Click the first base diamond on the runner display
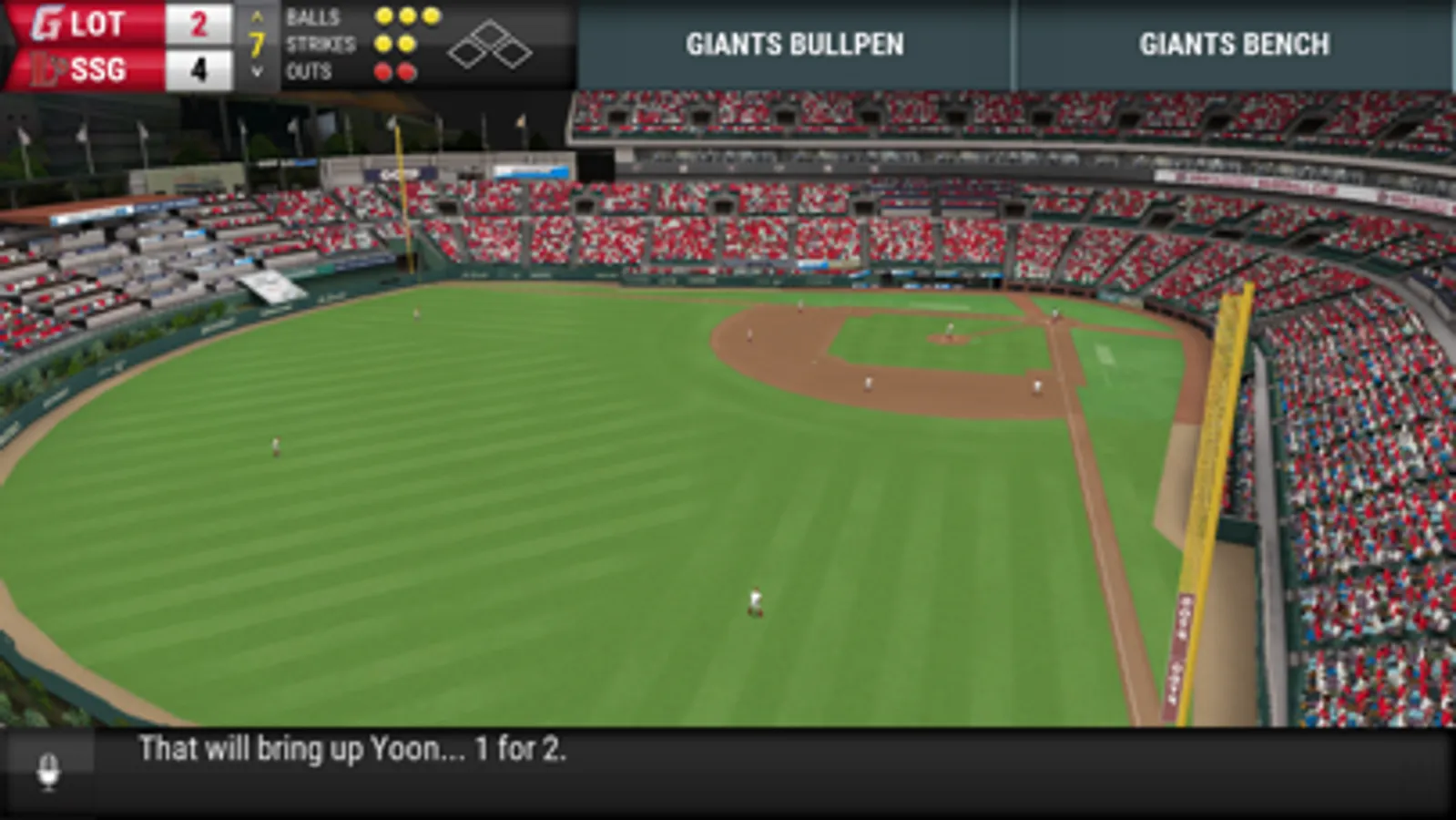The width and height of the screenshot is (1456, 820). (515, 53)
